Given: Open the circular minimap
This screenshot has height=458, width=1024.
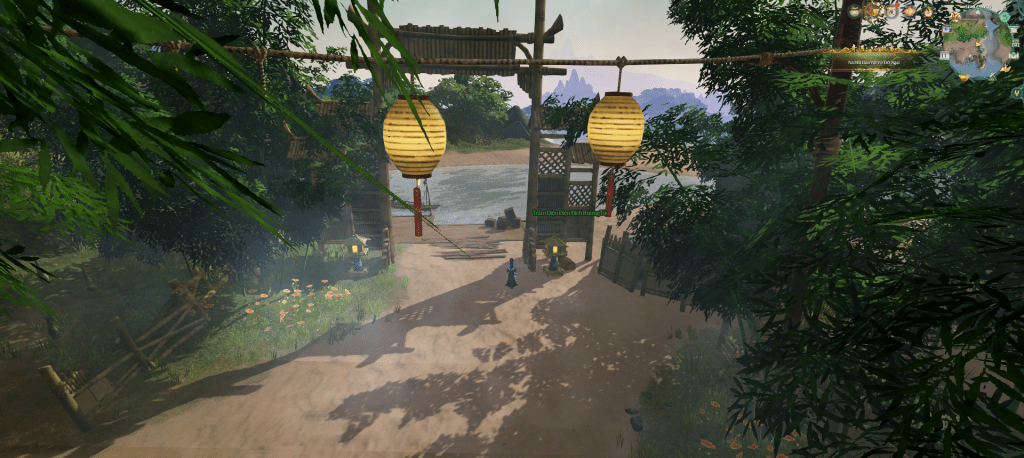Looking at the screenshot, I should click(977, 43).
